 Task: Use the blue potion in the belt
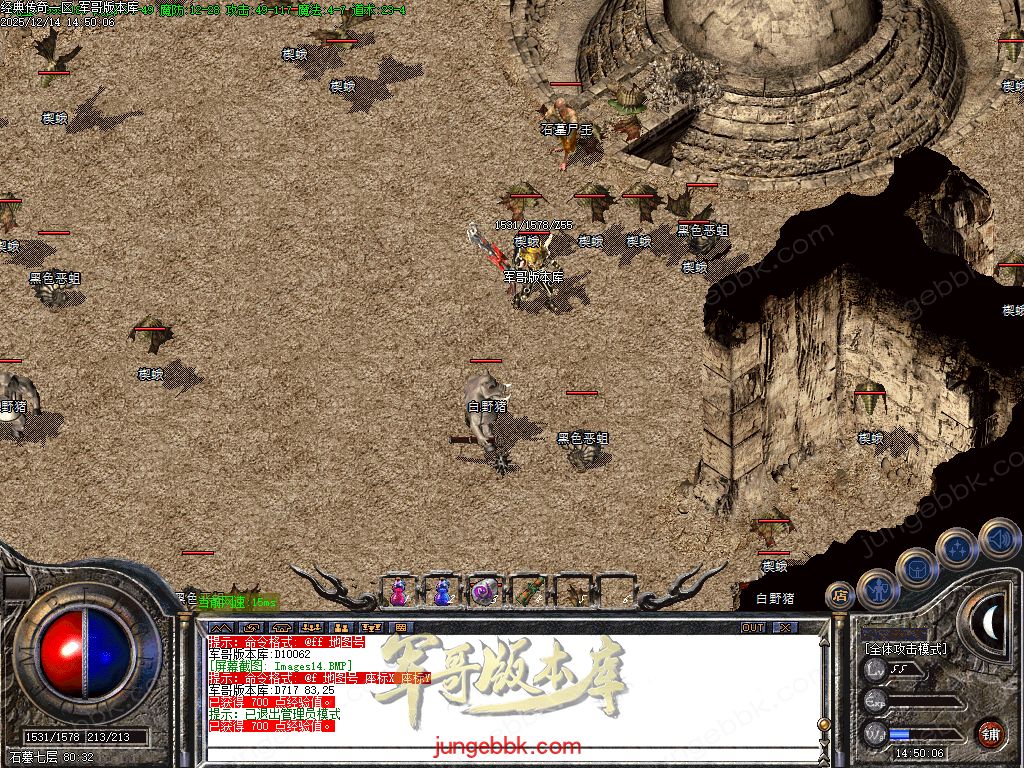tap(441, 592)
